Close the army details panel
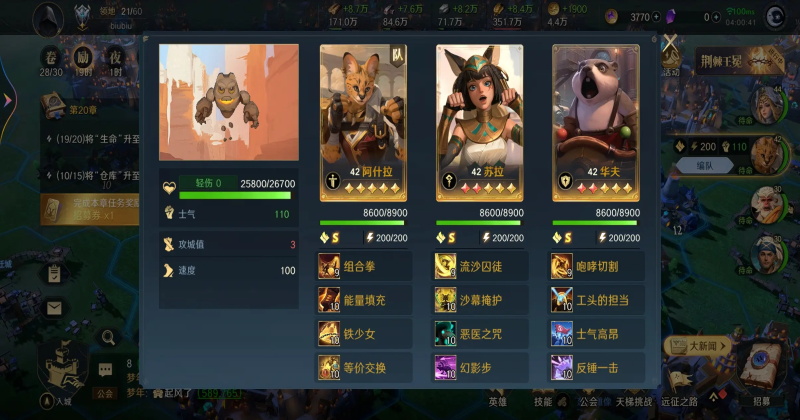 coord(670,42)
